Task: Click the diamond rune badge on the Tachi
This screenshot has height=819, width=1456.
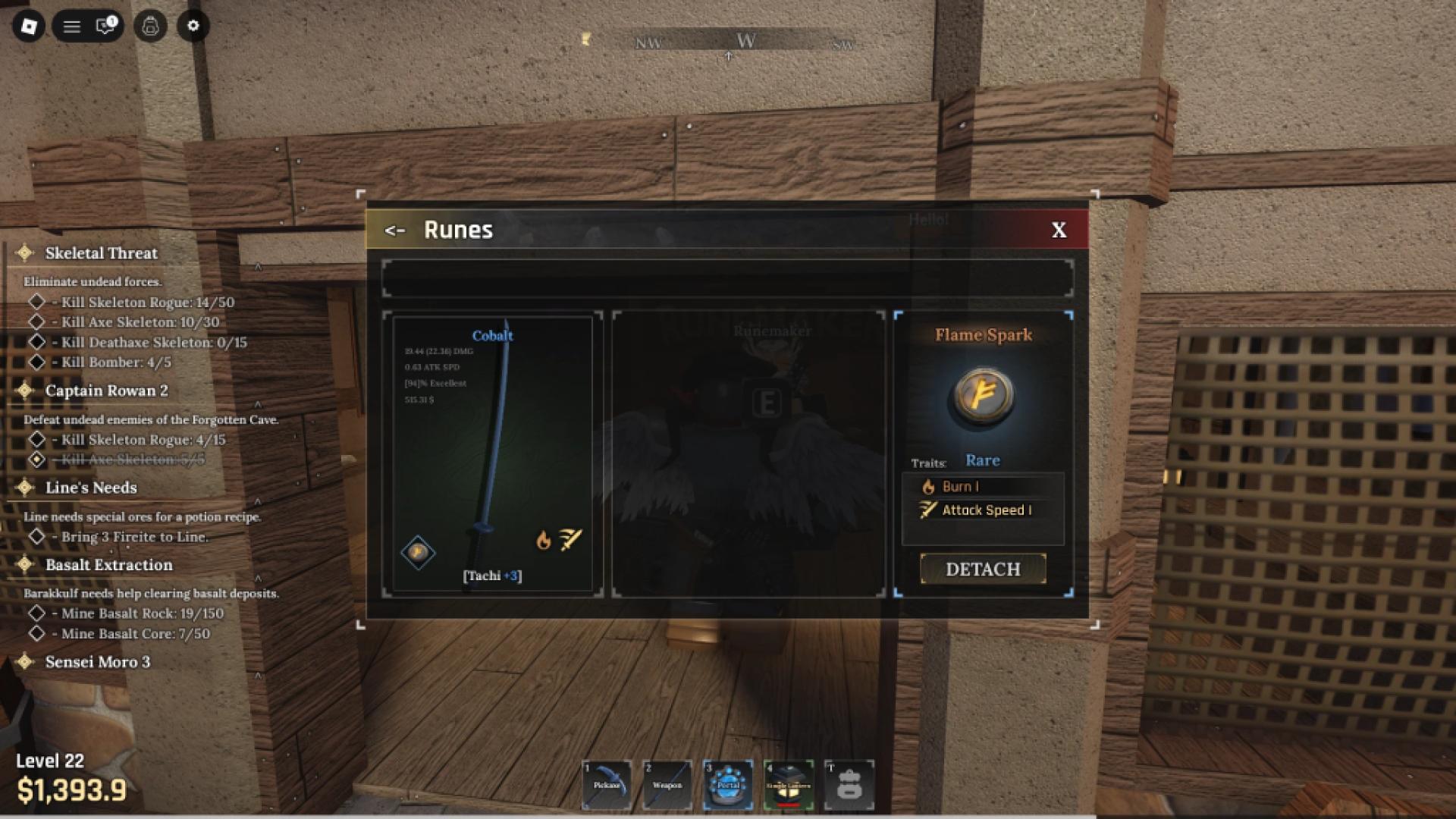Action: (x=419, y=552)
